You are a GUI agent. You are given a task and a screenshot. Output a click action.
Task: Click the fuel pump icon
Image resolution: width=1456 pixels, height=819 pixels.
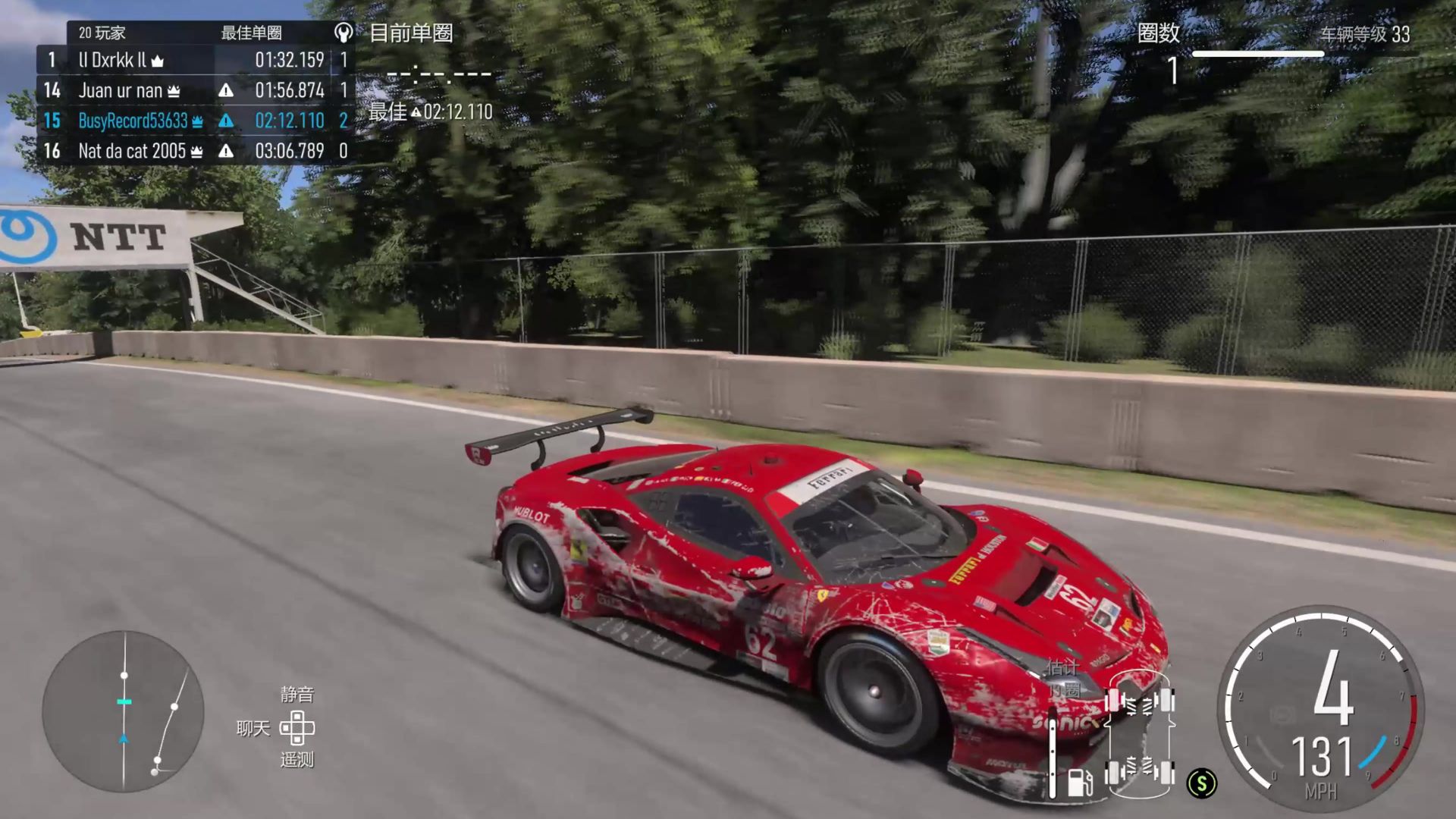point(1079,782)
